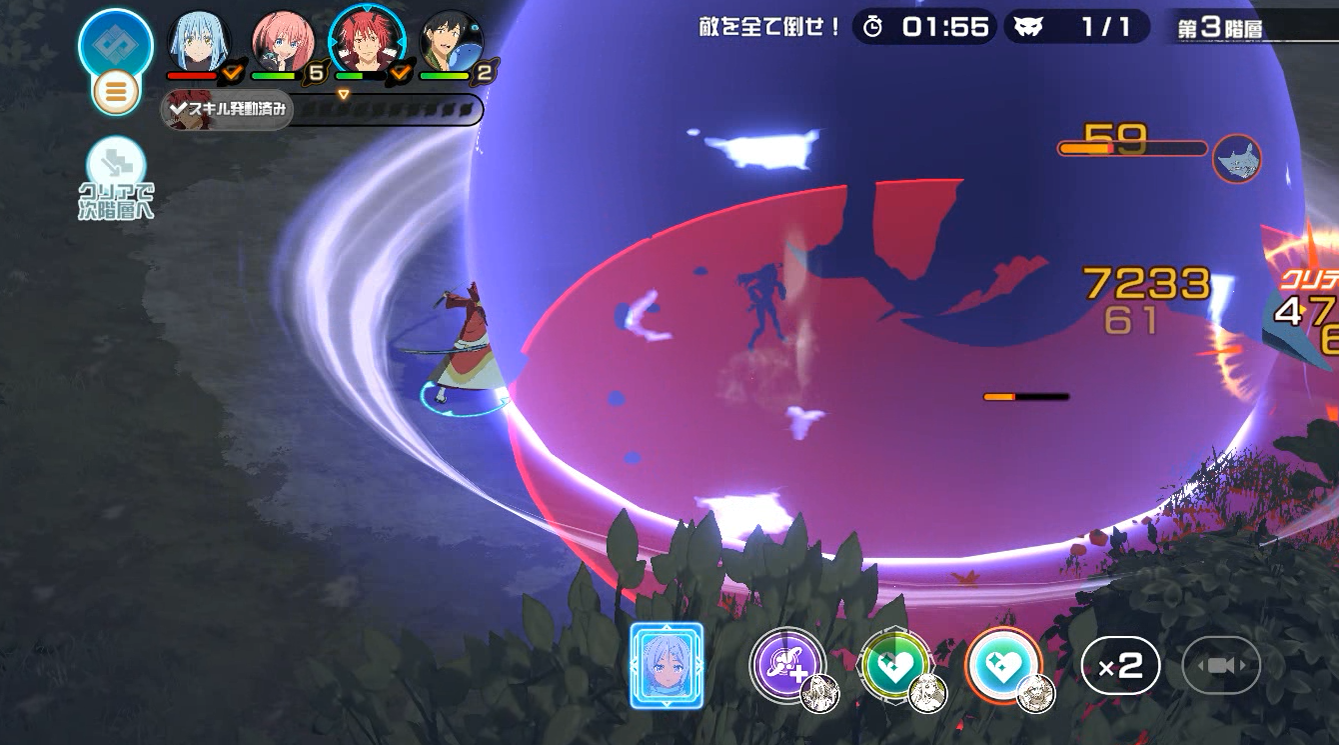
Task: Select the black-haired party member portrait
Action: pos(451,42)
